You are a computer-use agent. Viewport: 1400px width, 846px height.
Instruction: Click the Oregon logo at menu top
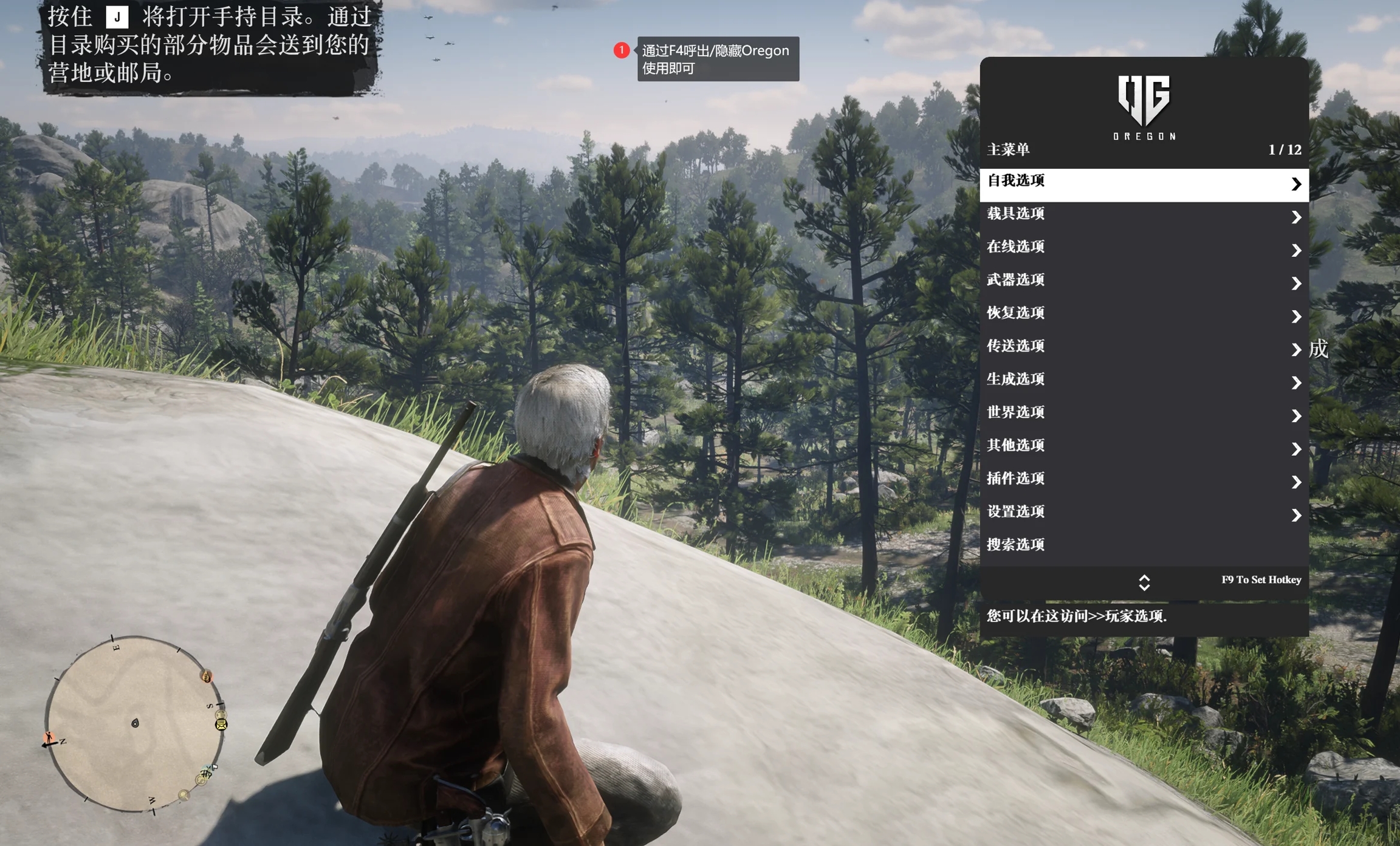pyautogui.click(x=1144, y=107)
